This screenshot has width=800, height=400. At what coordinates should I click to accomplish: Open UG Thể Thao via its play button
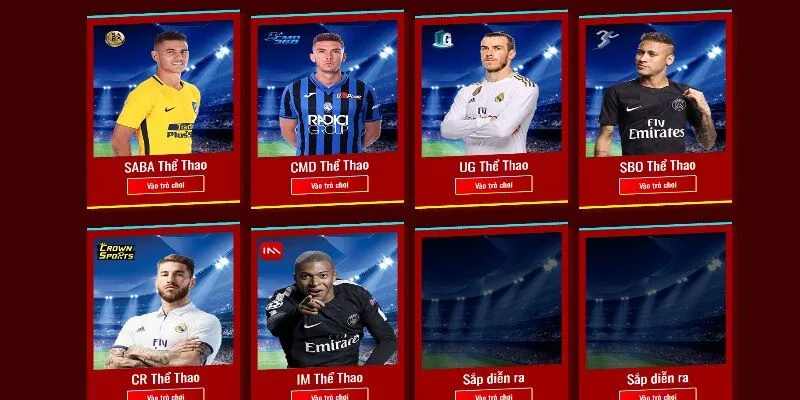pyautogui.click(x=493, y=185)
